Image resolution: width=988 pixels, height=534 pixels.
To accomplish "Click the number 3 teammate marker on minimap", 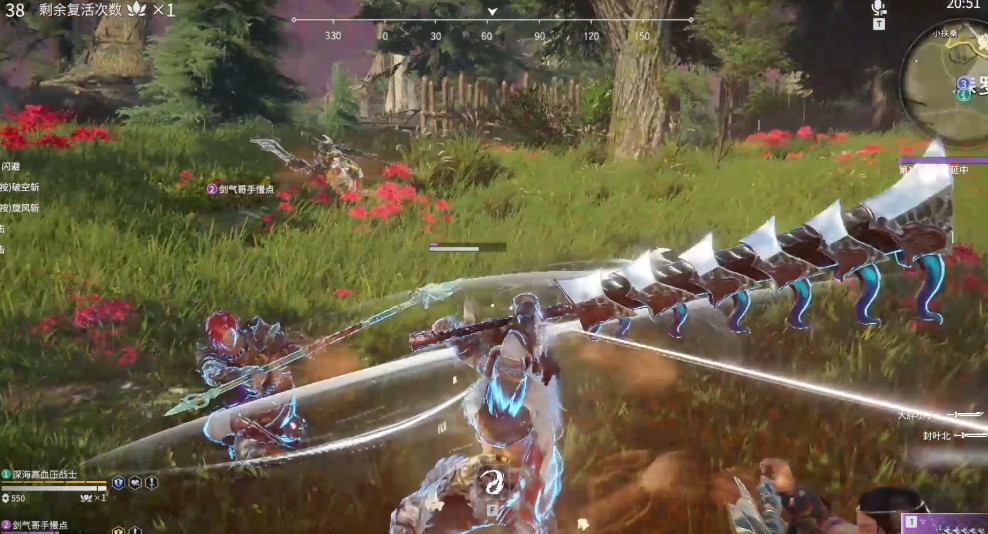I will 964,83.
